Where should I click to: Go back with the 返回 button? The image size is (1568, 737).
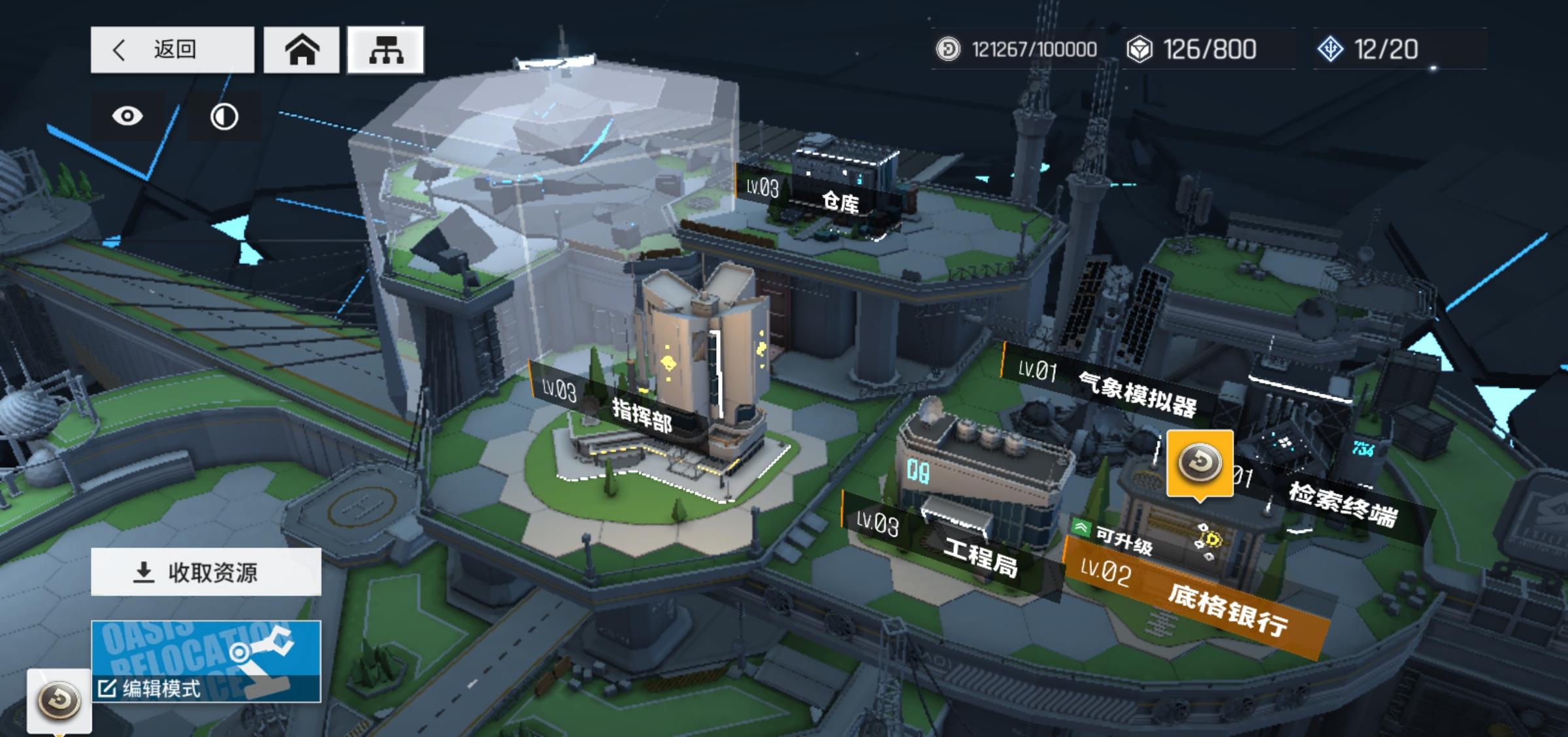pyautogui.click(x=172, y=50)
